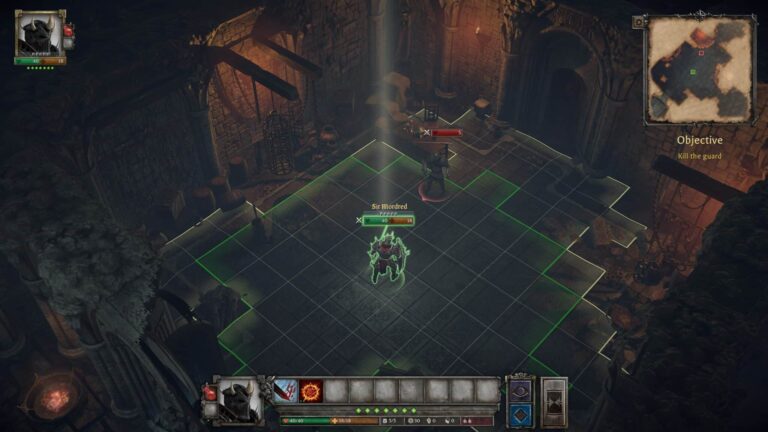Click the Sir Mordred nameplate above the hero
The image size is (768, 432).
pyautogui.click(x=388, y=207)
